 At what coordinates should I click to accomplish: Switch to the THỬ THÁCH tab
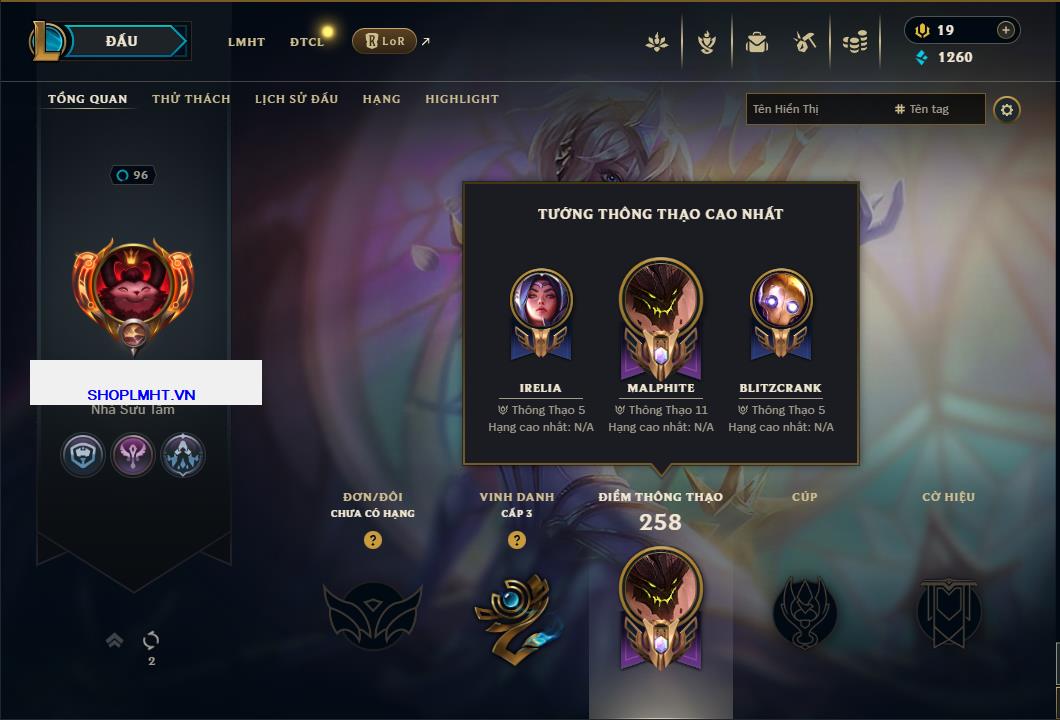click(x=191, y=99)
